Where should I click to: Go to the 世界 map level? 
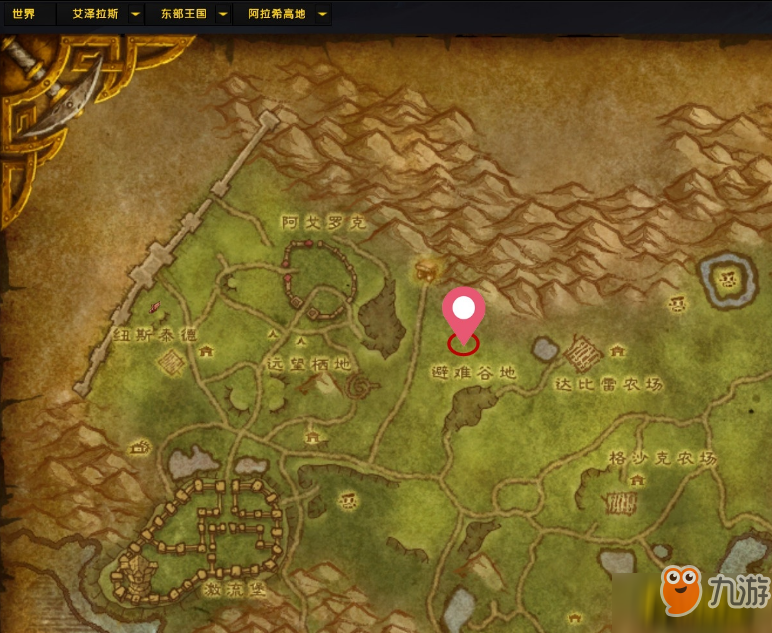pos(24,15)
